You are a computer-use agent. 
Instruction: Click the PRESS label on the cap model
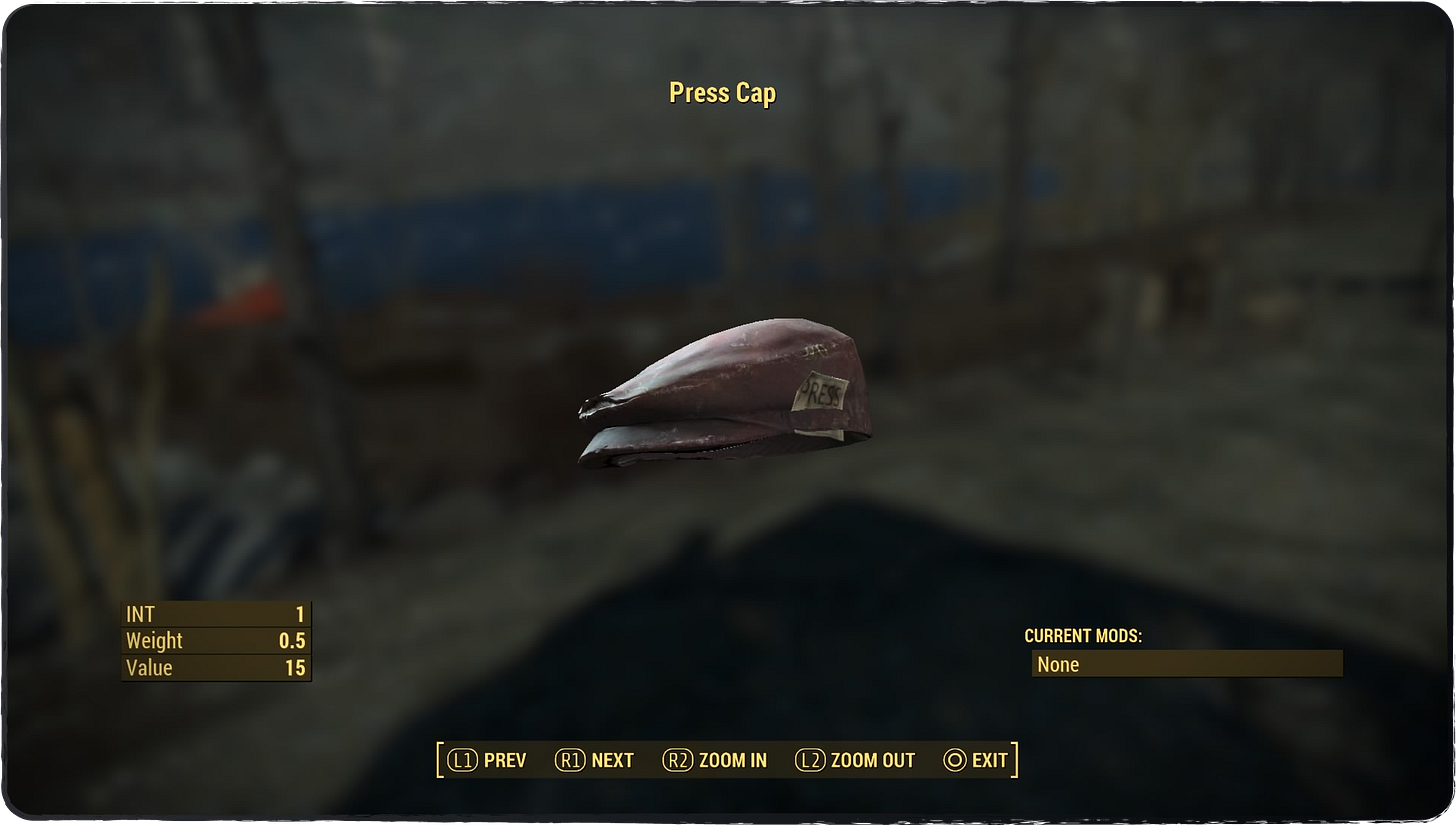(822, 394)
